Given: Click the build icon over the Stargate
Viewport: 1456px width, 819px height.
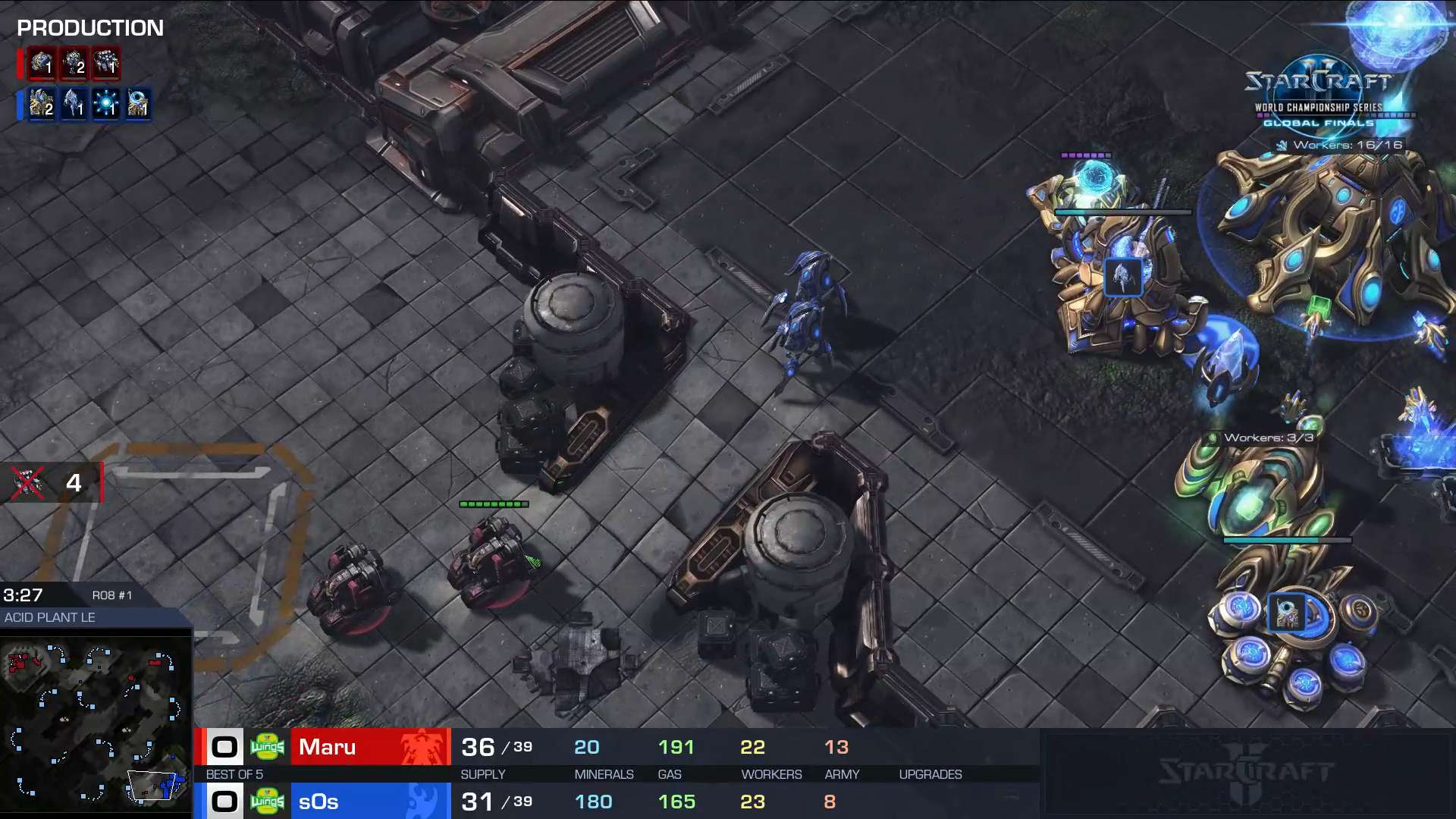Looking at the screenshot, I should [1287, 612].
